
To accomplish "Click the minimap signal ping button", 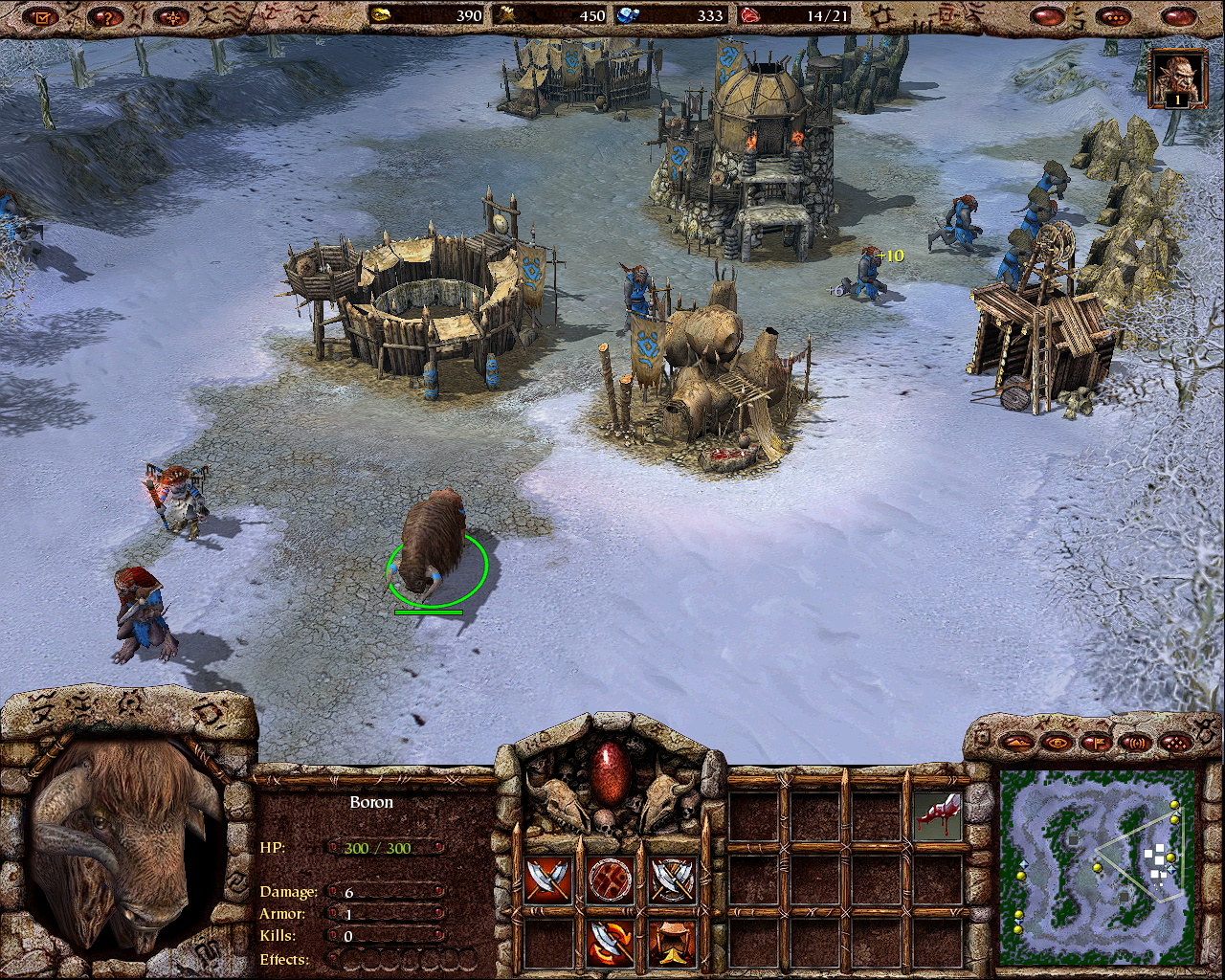I will [x=1135, y=742].
